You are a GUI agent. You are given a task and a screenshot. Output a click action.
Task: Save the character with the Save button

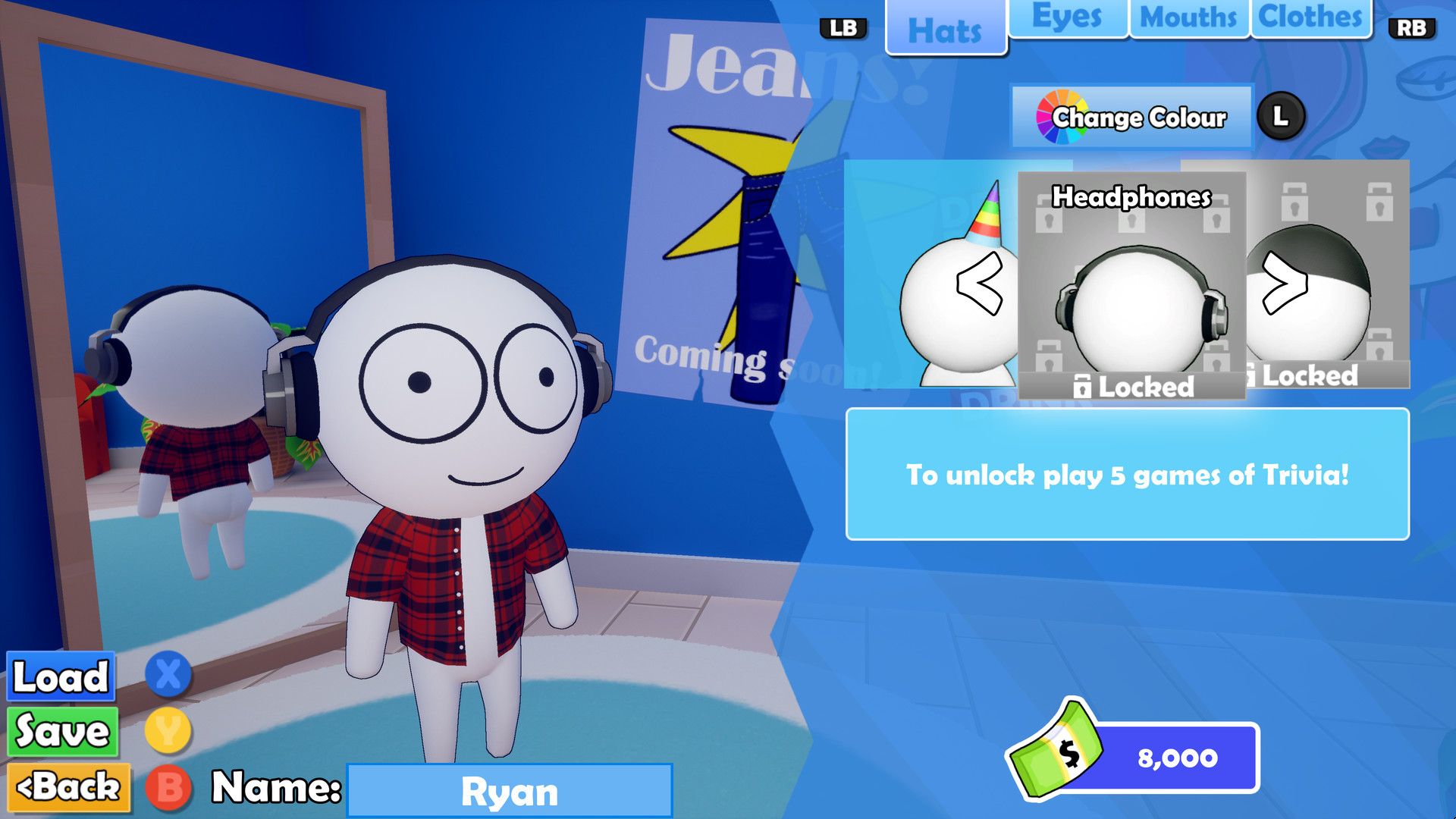[62, 731]
